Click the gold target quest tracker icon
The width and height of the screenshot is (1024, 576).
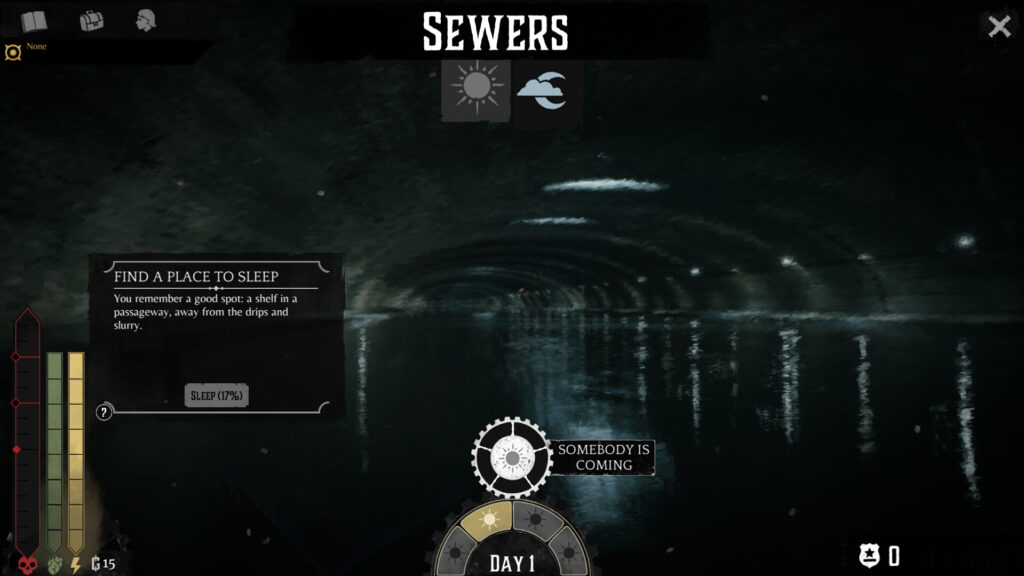coord(13,52)
